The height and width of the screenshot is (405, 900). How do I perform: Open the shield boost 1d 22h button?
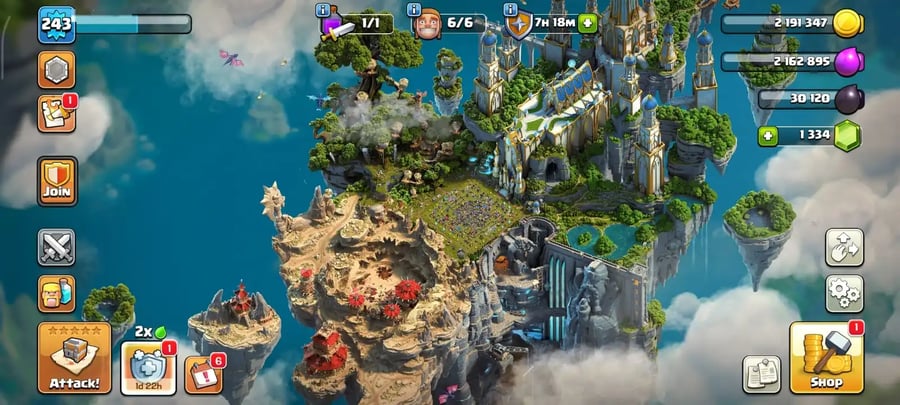tap(148, 367)
